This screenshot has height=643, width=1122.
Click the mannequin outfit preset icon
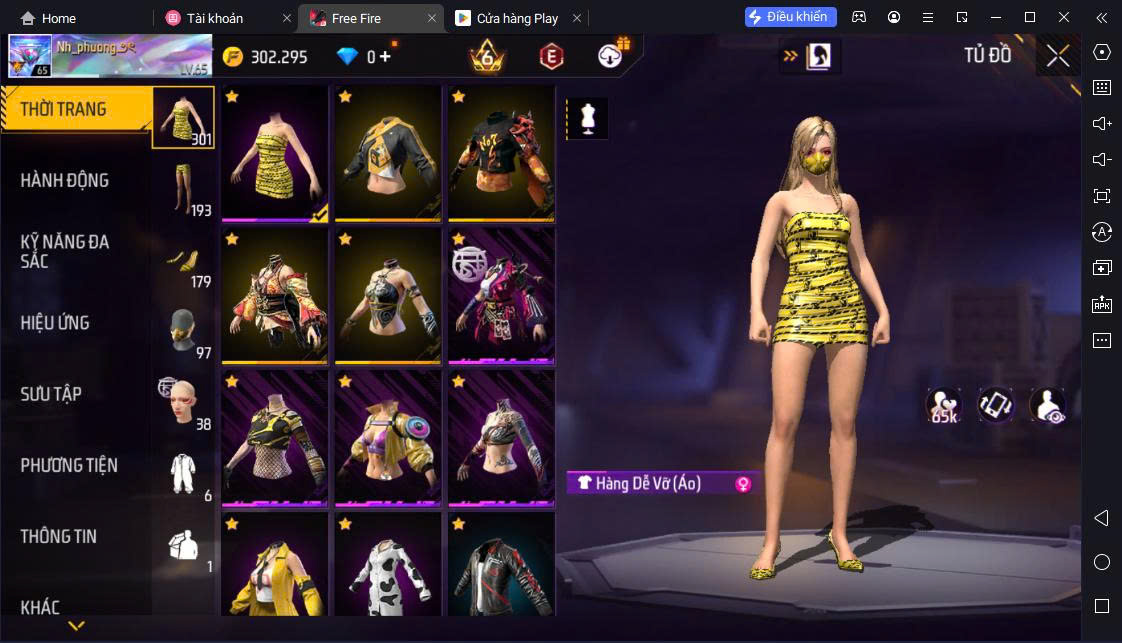tap(587, 118)
